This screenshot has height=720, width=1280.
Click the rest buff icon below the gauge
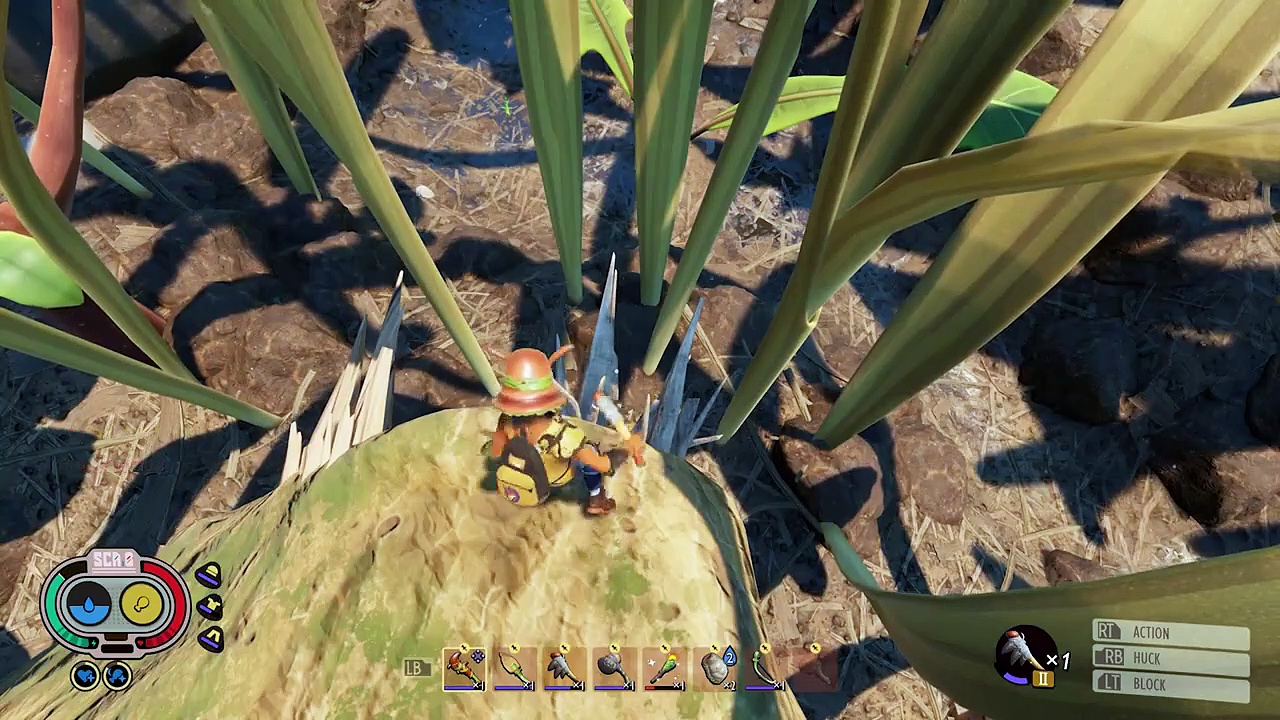[117, 676]
